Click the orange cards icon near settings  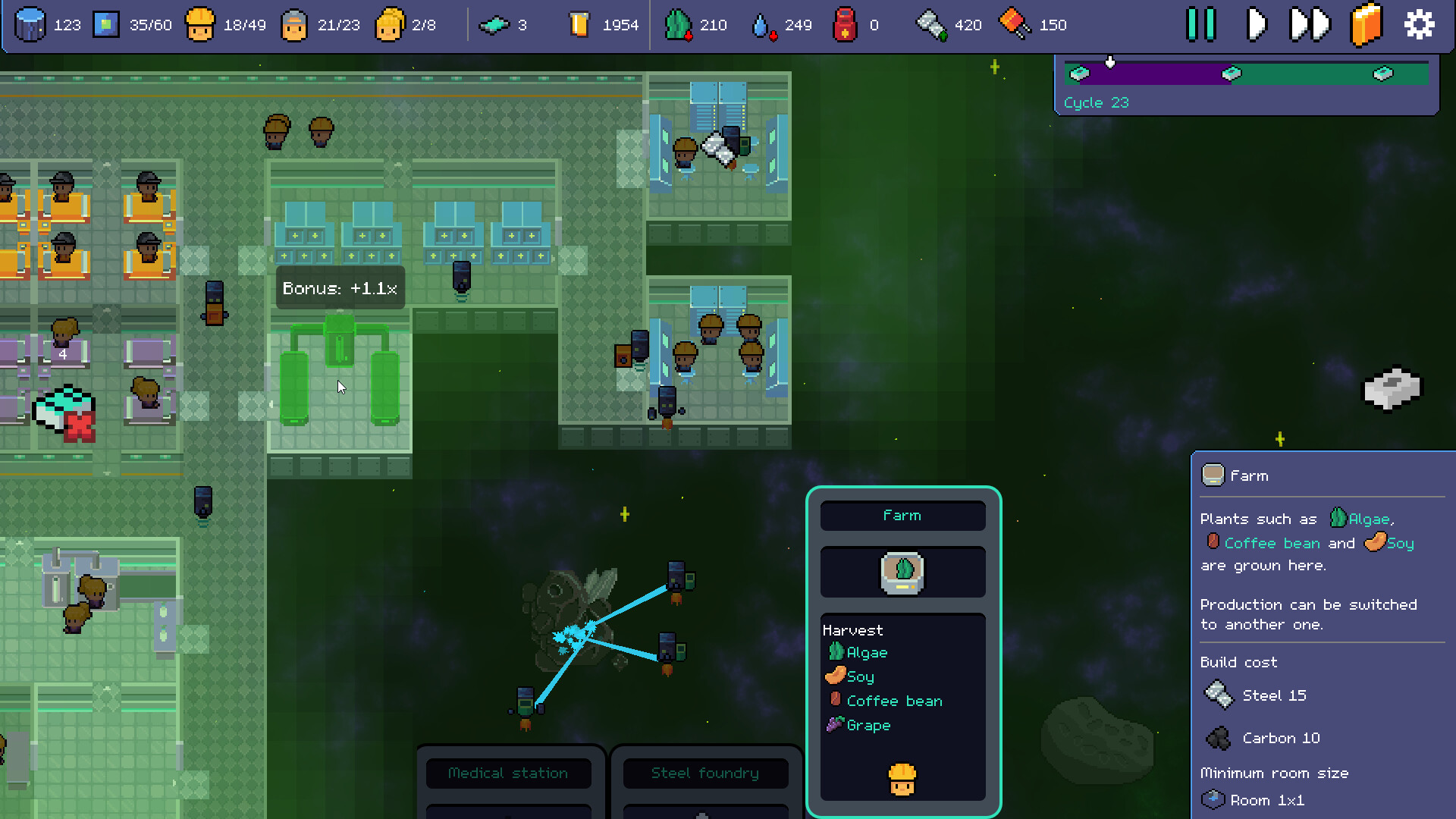pyautogui.click(x=1366, y=24)
